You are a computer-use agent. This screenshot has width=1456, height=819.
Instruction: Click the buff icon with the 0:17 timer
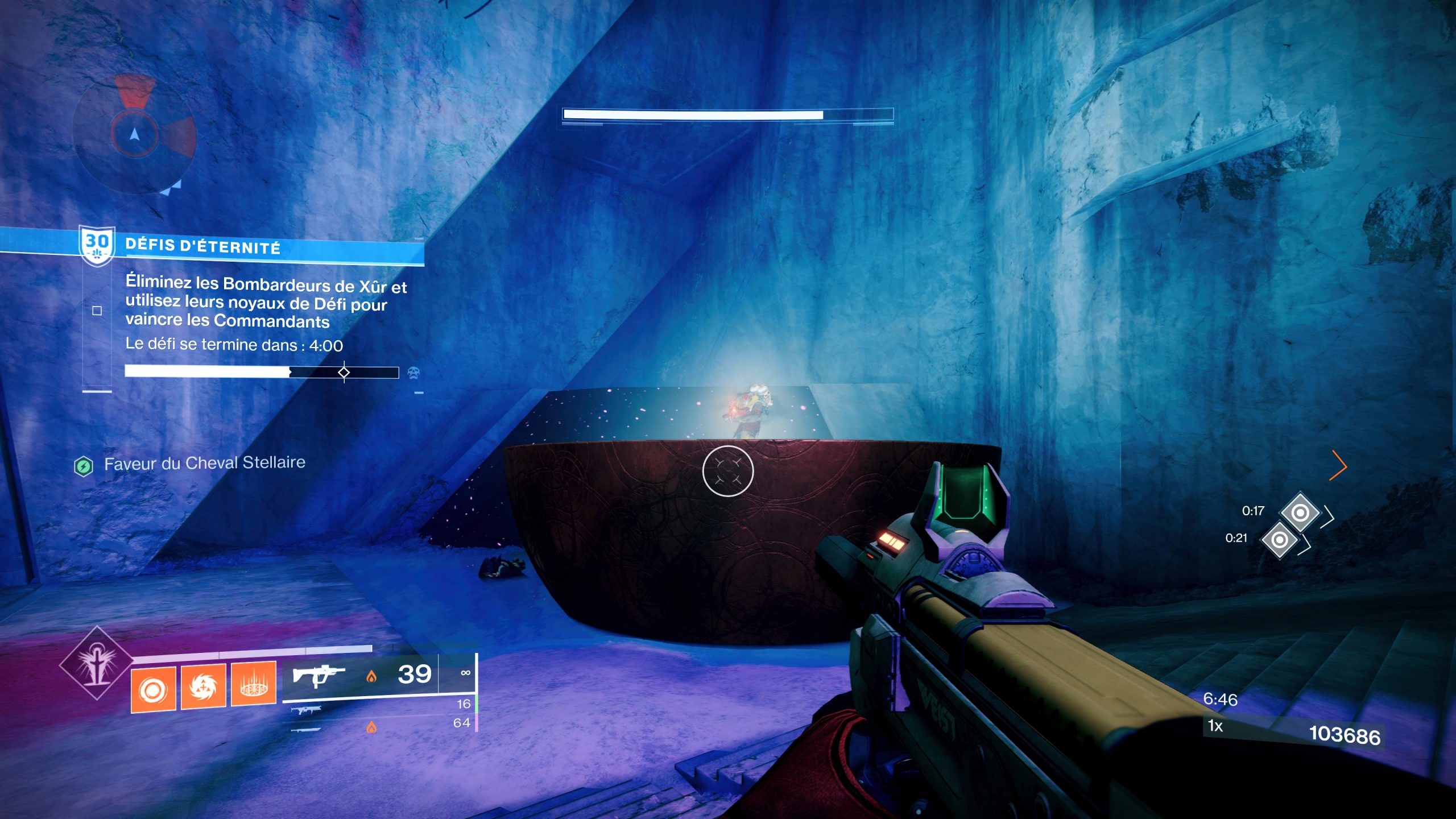1300,512
